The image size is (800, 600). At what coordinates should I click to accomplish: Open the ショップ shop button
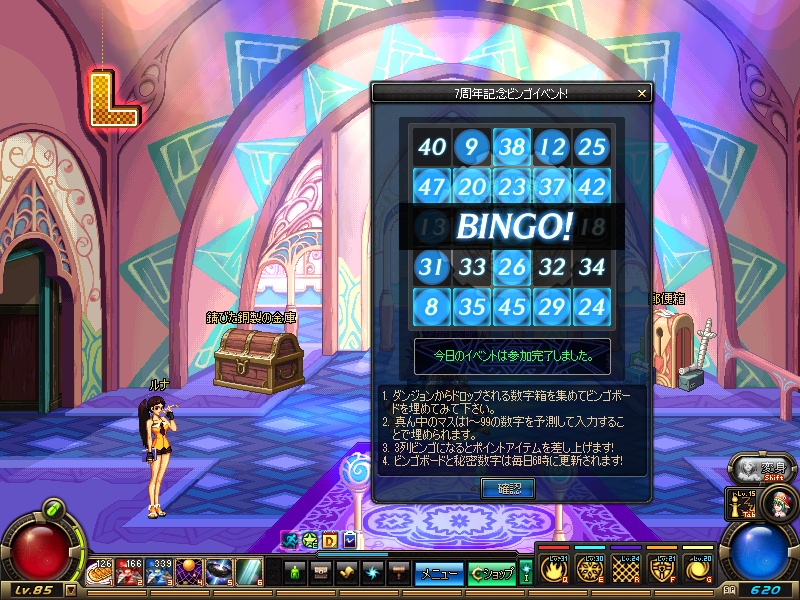tap(491, 574)
